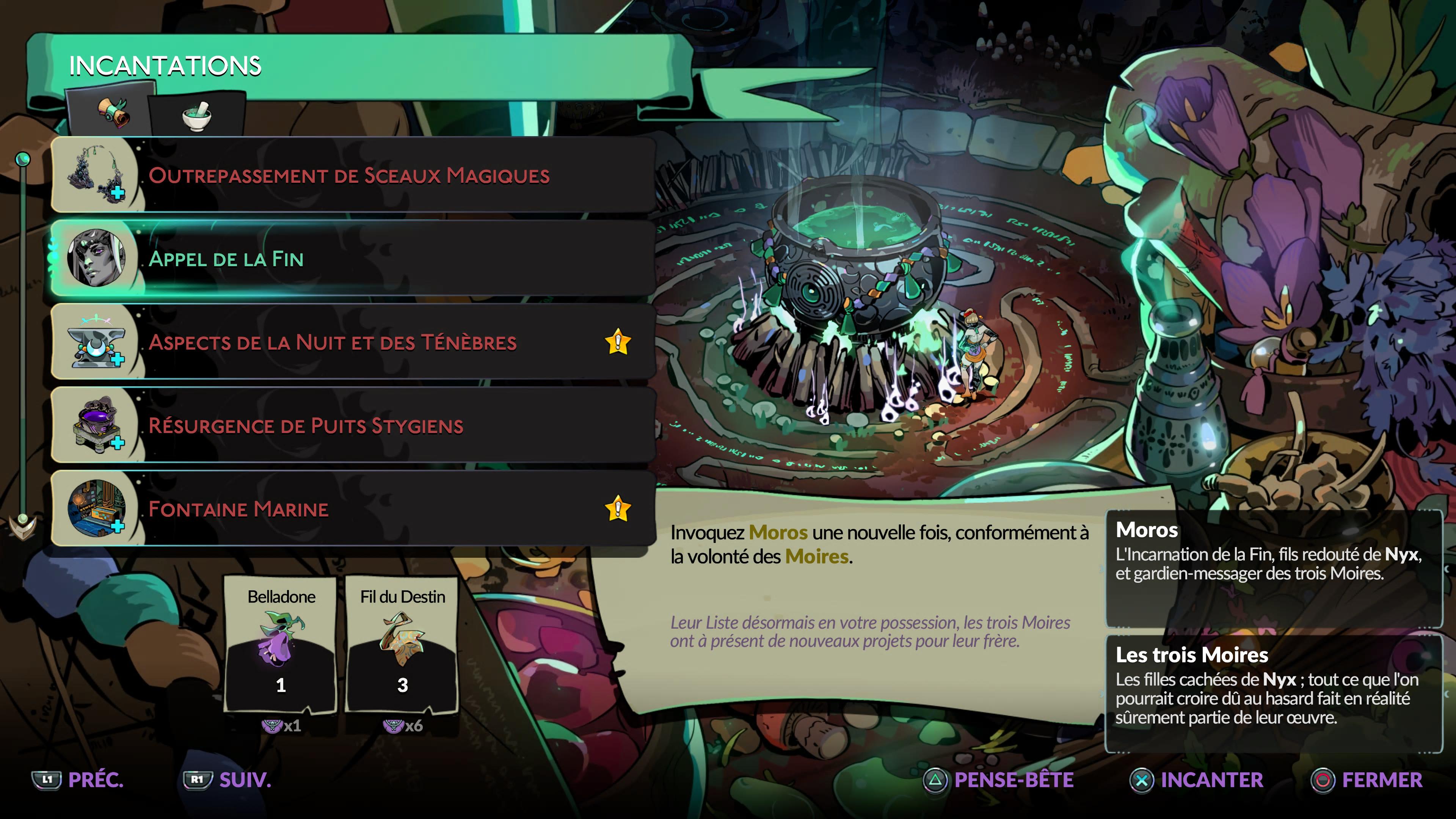Click the Belladone ingredient card
The height and width of the screenshot is (819, 1456).
281,644
